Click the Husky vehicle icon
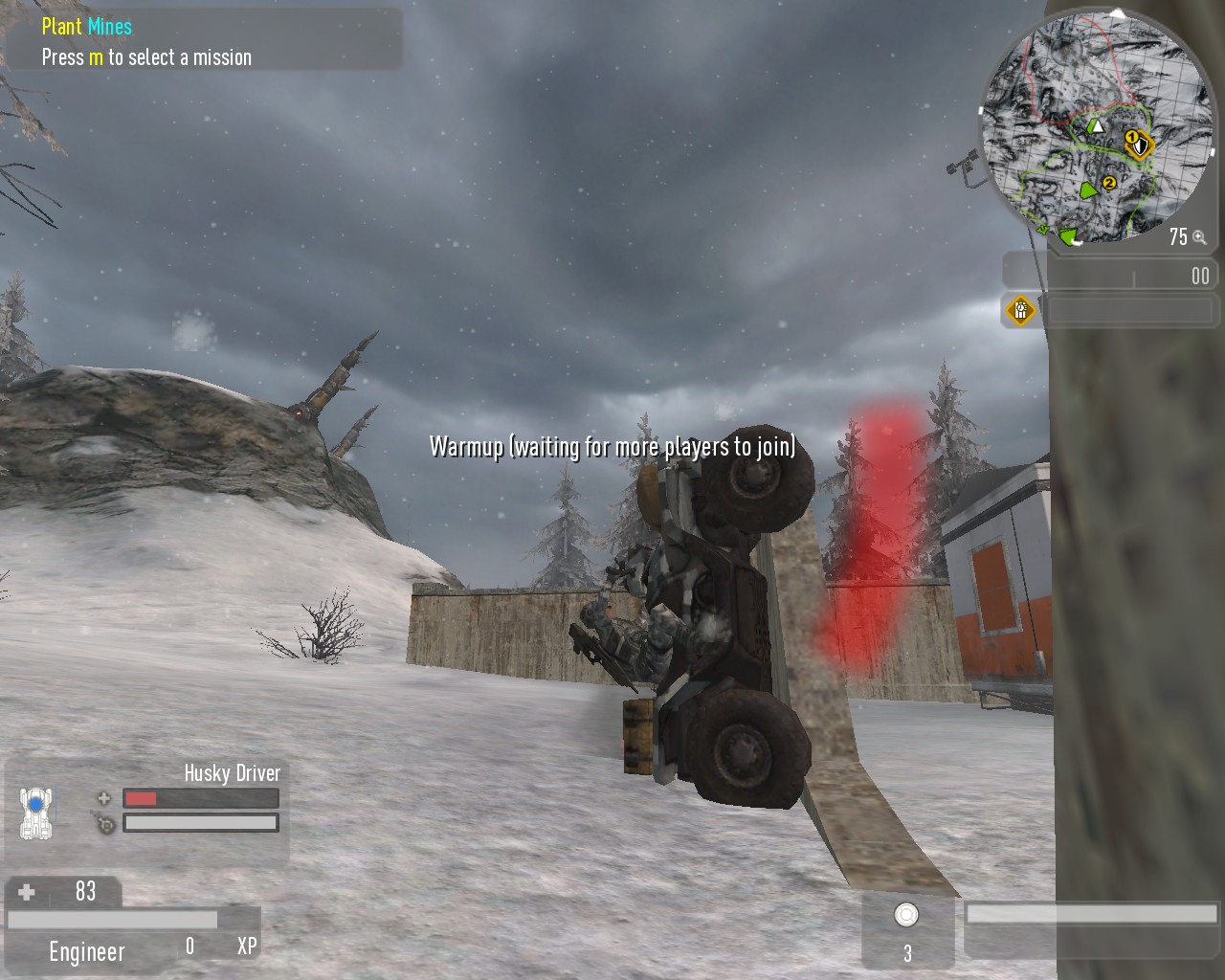1225x980 pixels. [x=35, y=813]
